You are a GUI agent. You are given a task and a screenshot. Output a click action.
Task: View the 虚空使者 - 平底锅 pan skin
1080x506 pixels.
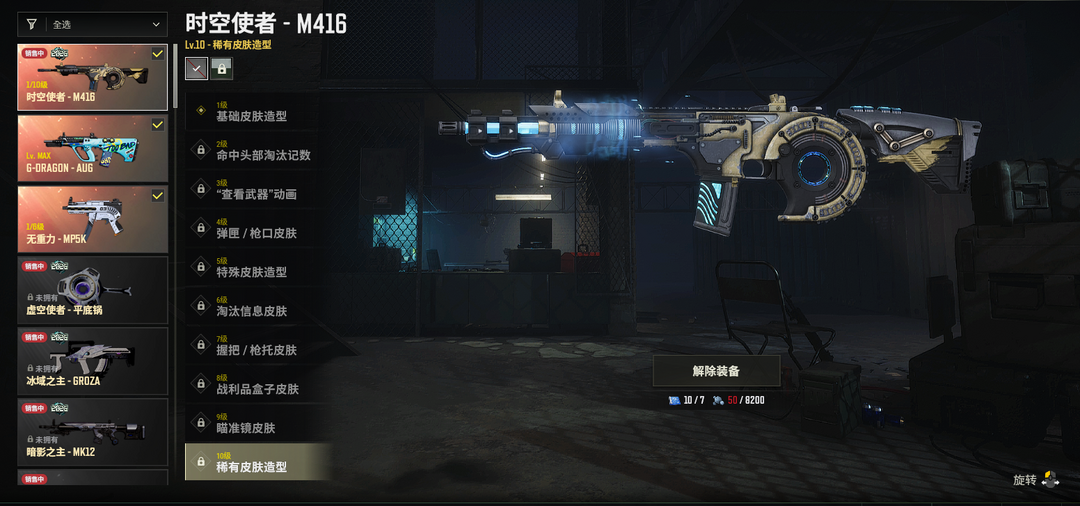(92, 290)
